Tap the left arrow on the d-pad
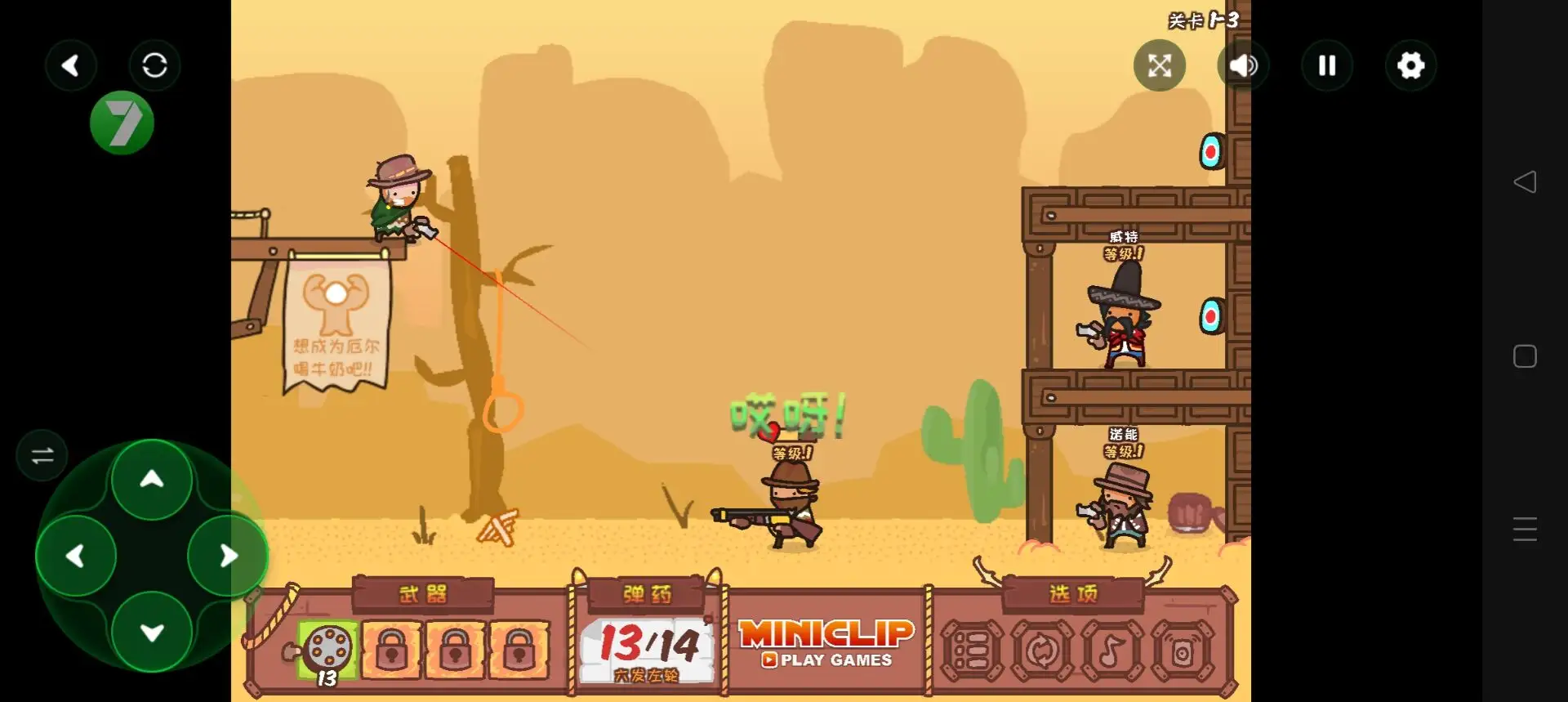Viewport: 1568px width, 702px height. tap(76, 557)
